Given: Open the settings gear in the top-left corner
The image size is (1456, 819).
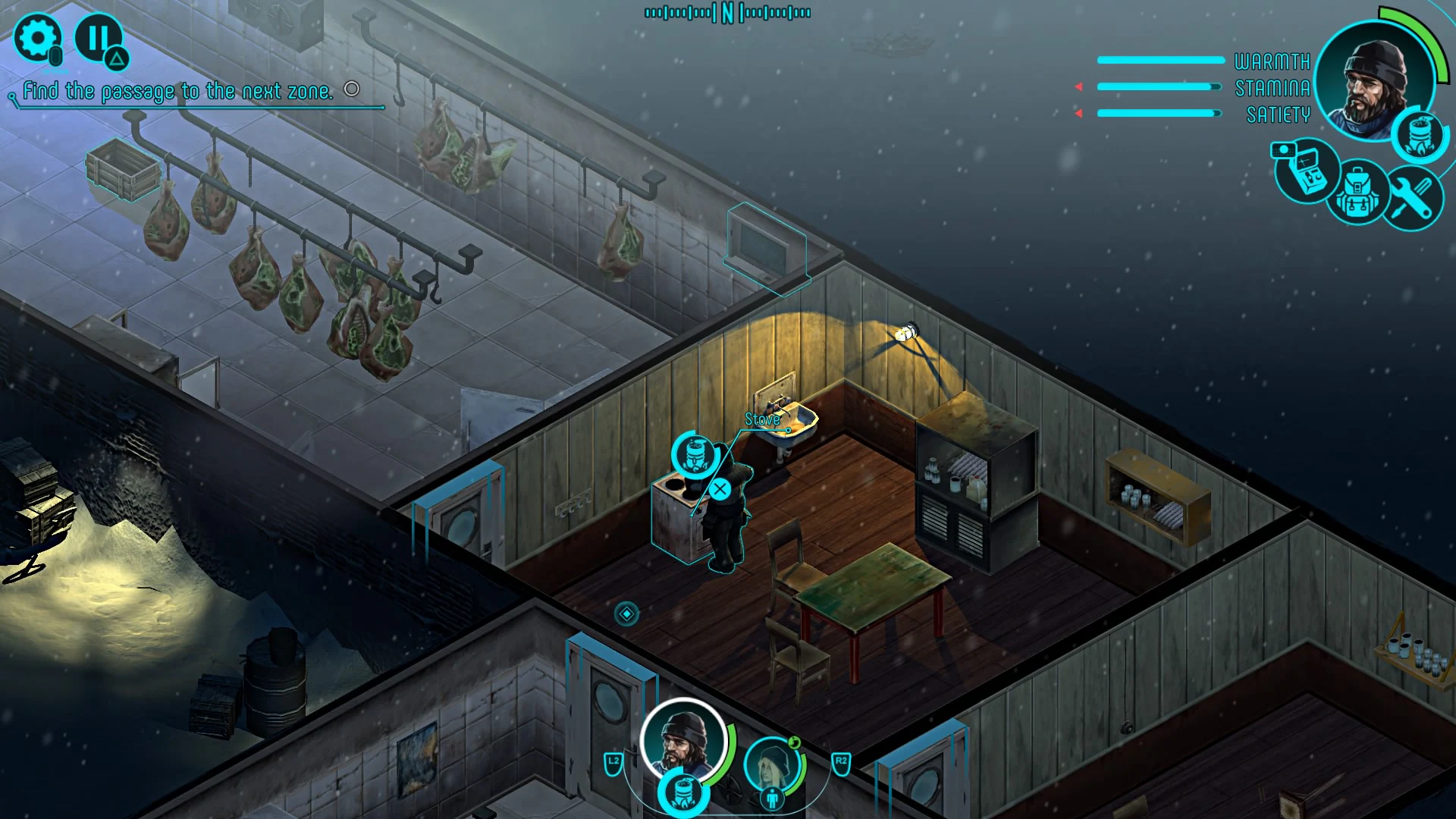Looking at the screenshot, I should click(x=36, y=36).
